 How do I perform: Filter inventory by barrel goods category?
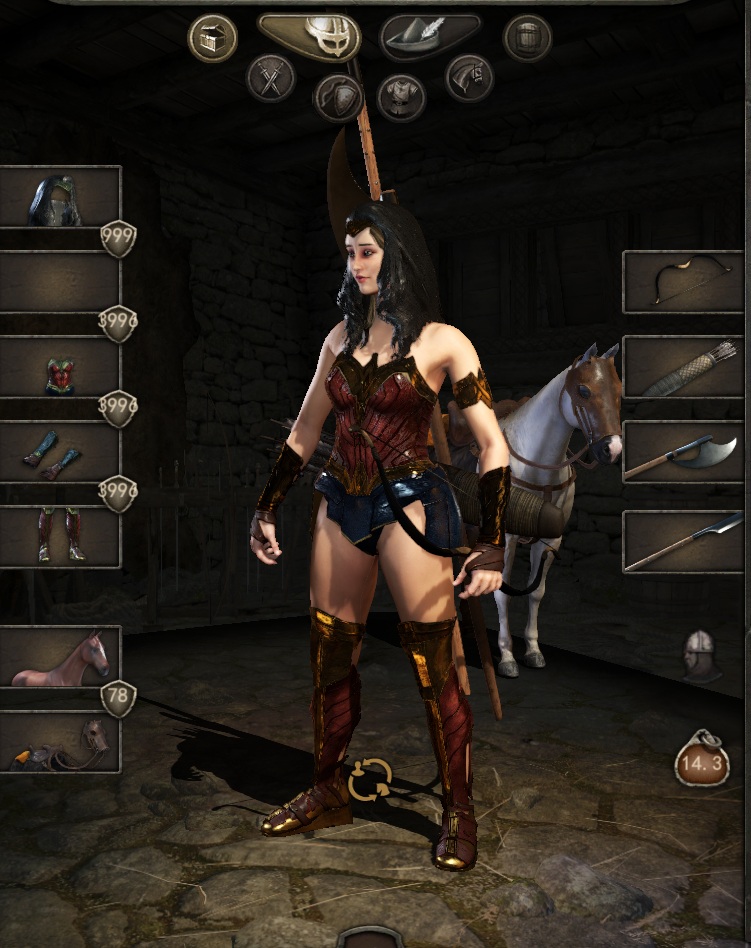pyautogui.click(x=527, y=39)
